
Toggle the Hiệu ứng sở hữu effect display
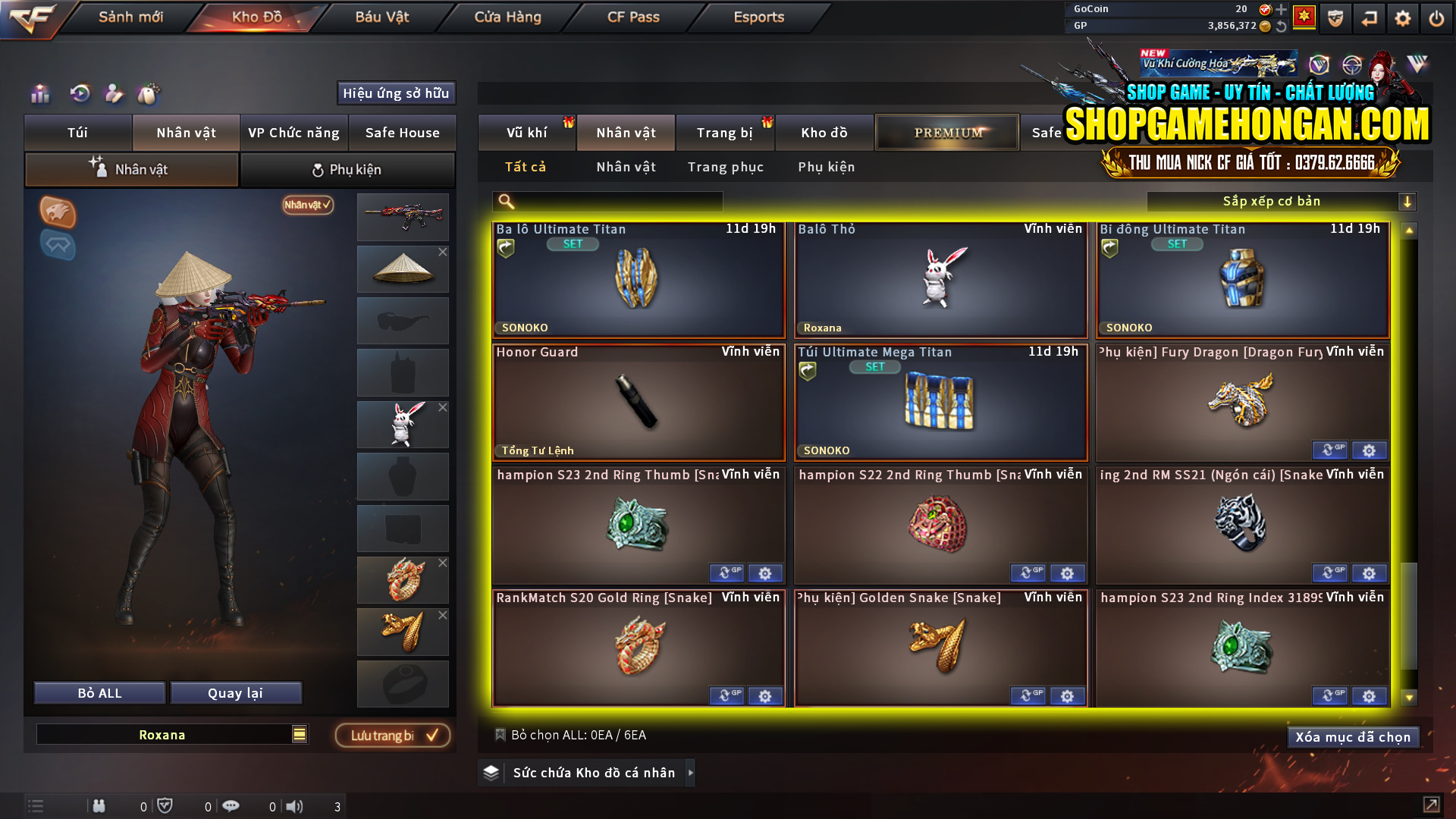(x=396, y=93)
